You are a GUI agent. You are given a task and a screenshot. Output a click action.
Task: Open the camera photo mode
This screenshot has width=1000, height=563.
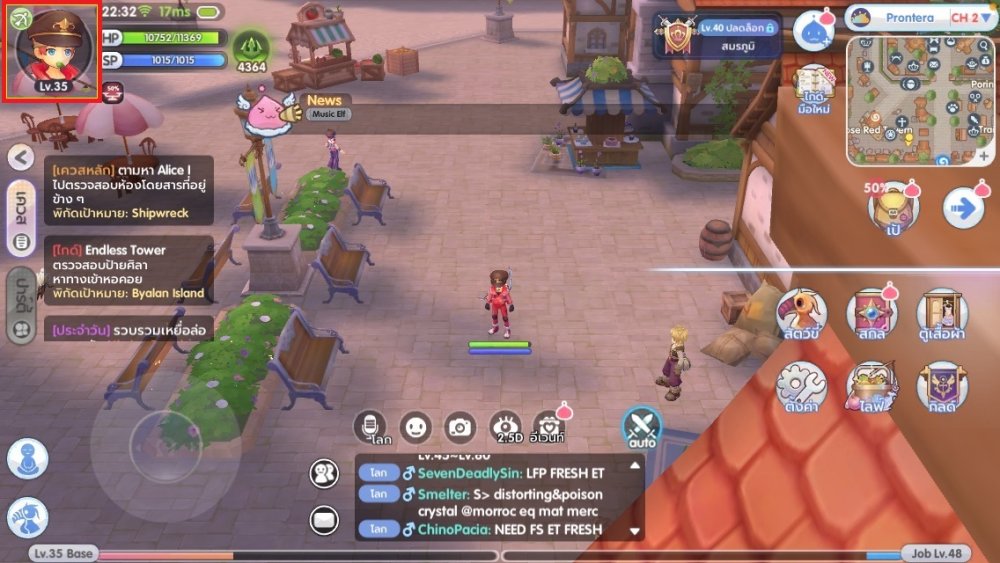point(460,427)
